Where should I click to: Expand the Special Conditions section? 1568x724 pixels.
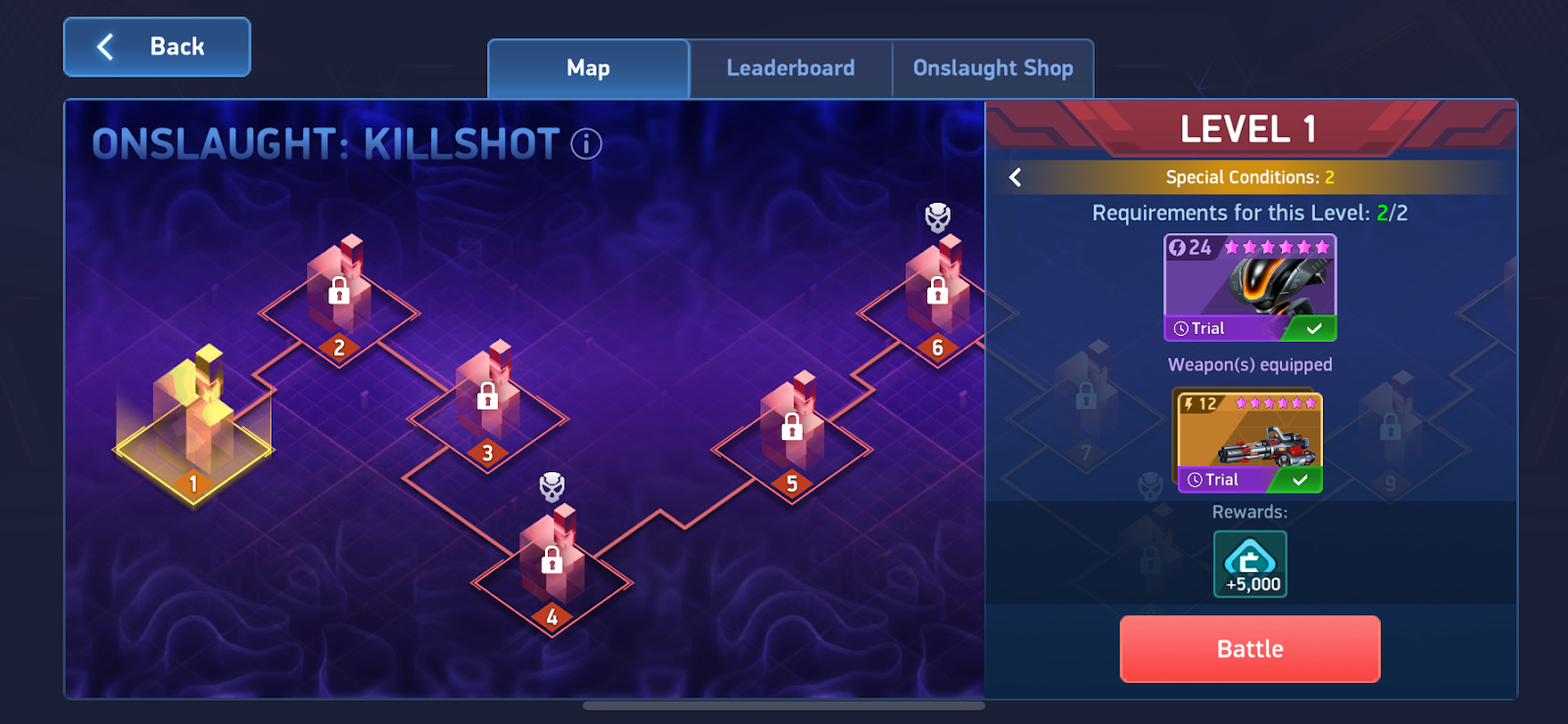click(1249, 177)
